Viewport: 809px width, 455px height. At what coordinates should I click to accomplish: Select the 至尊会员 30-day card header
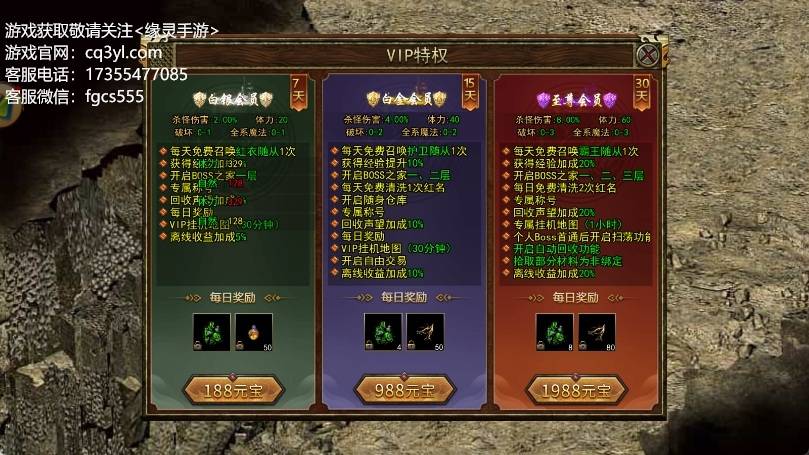point(571,99)
